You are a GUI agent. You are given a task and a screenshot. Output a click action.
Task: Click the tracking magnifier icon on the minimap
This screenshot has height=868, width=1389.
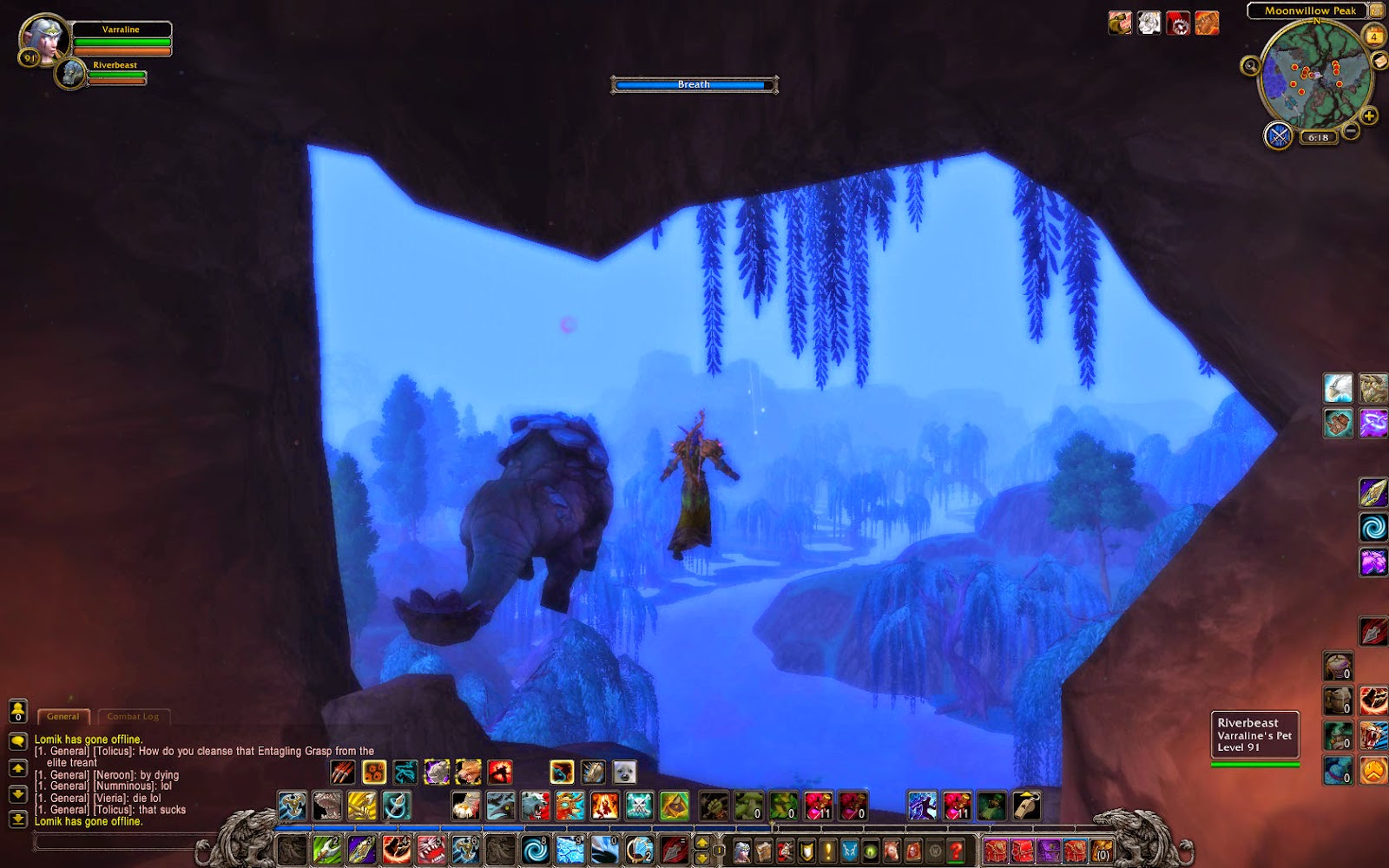(x=1250, y=67)
